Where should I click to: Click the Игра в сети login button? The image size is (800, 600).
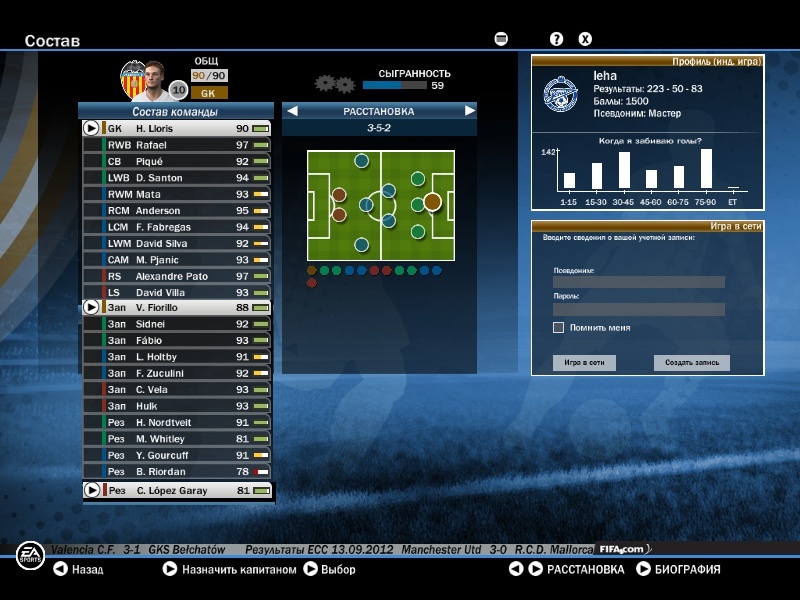coord(584,363)
